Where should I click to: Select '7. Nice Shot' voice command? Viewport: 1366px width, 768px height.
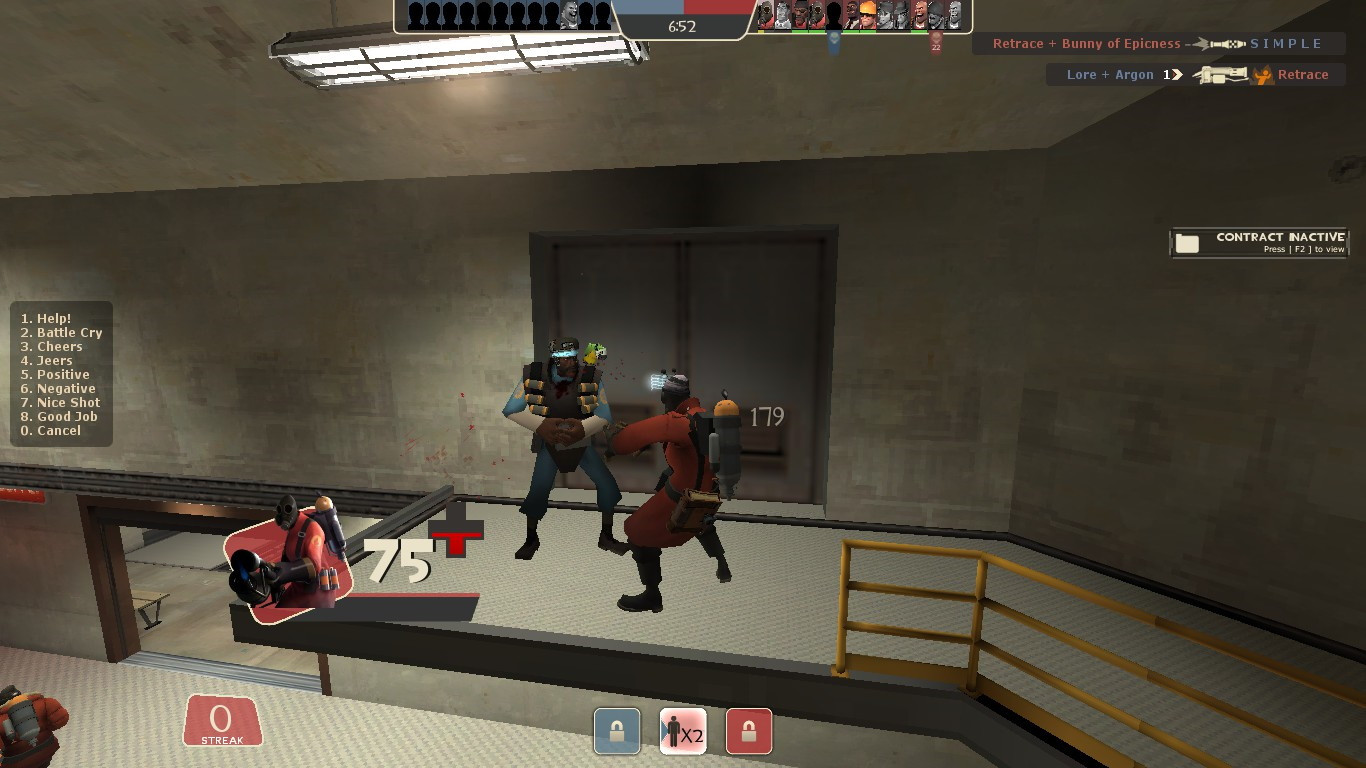(60, 402)
